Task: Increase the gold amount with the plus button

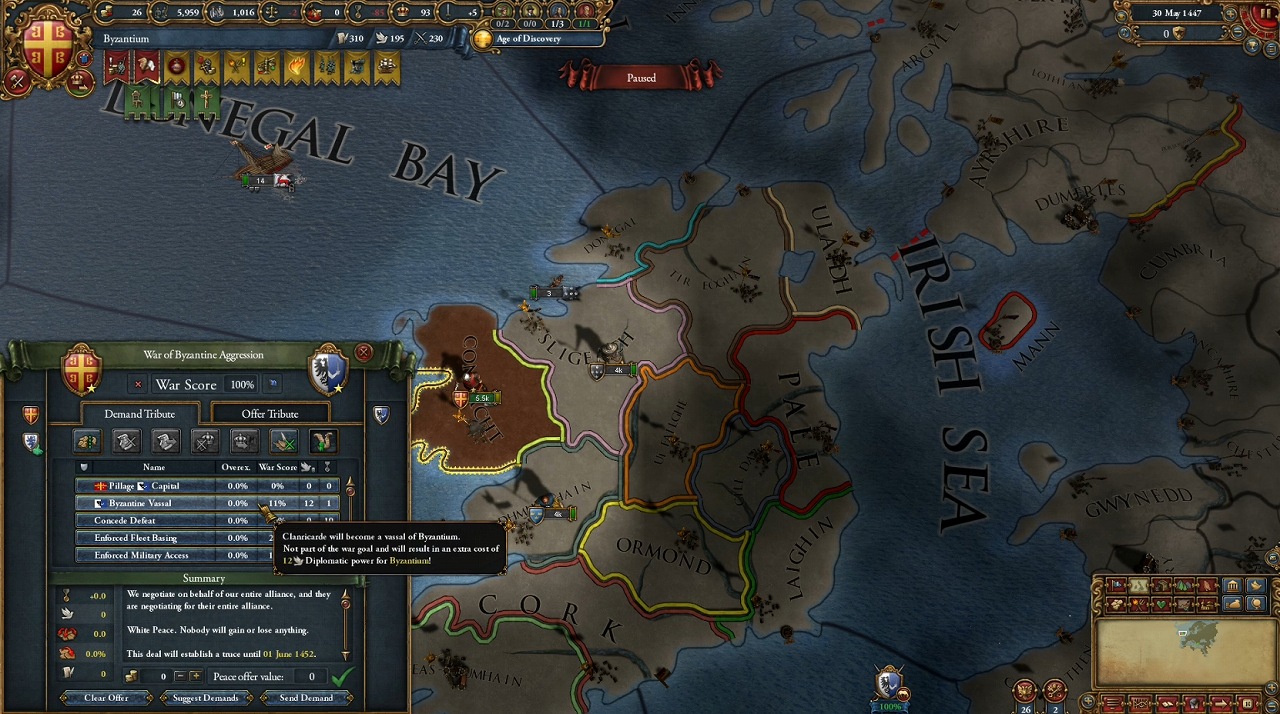Action: click(195, 677)
